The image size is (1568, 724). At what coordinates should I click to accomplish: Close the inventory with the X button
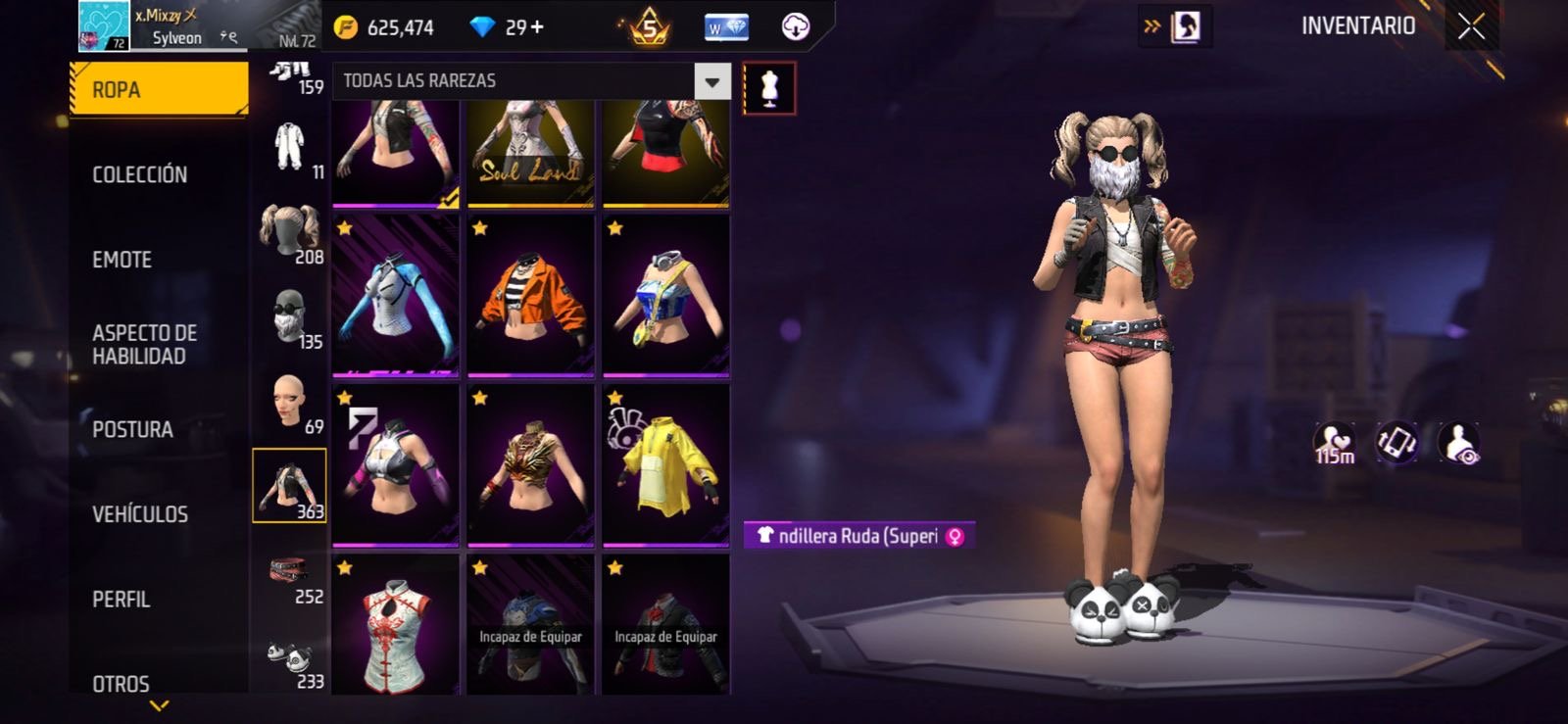1471,26
